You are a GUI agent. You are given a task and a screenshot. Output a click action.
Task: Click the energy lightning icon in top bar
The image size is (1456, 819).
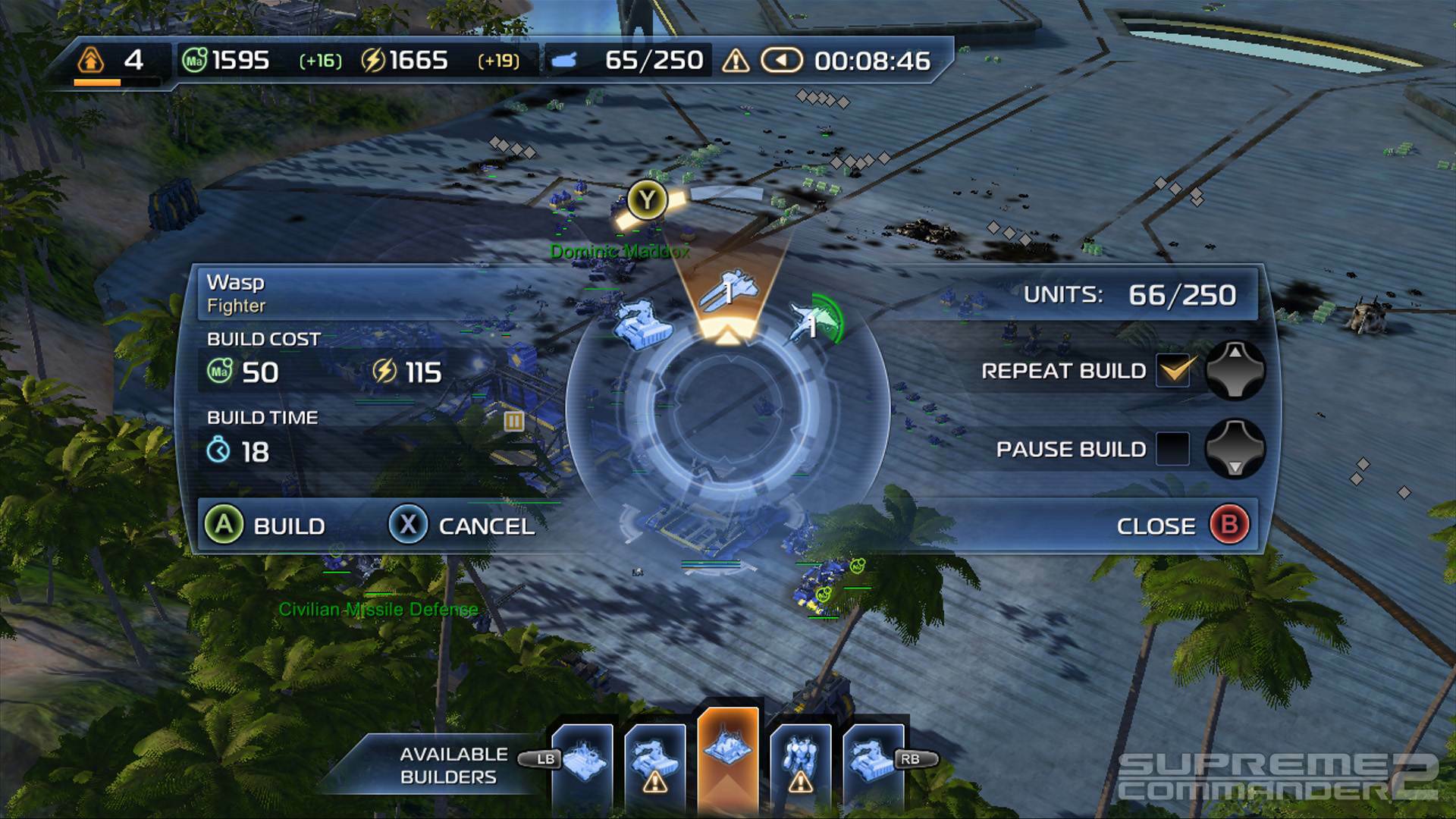(x=373, y=60)
